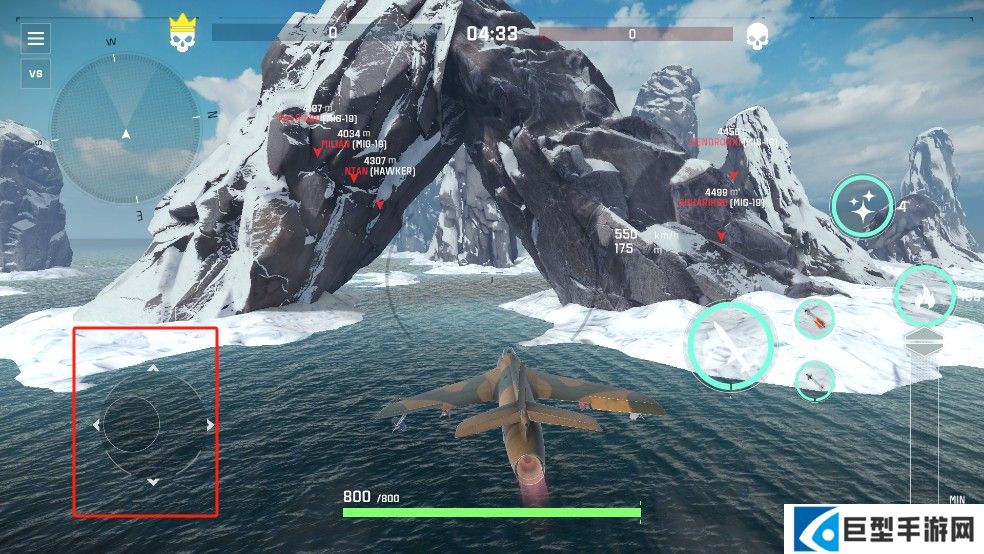Screen dimensions: 984x554
Task: Fire the main missile weapon button
Action: [x=731, y=345]
